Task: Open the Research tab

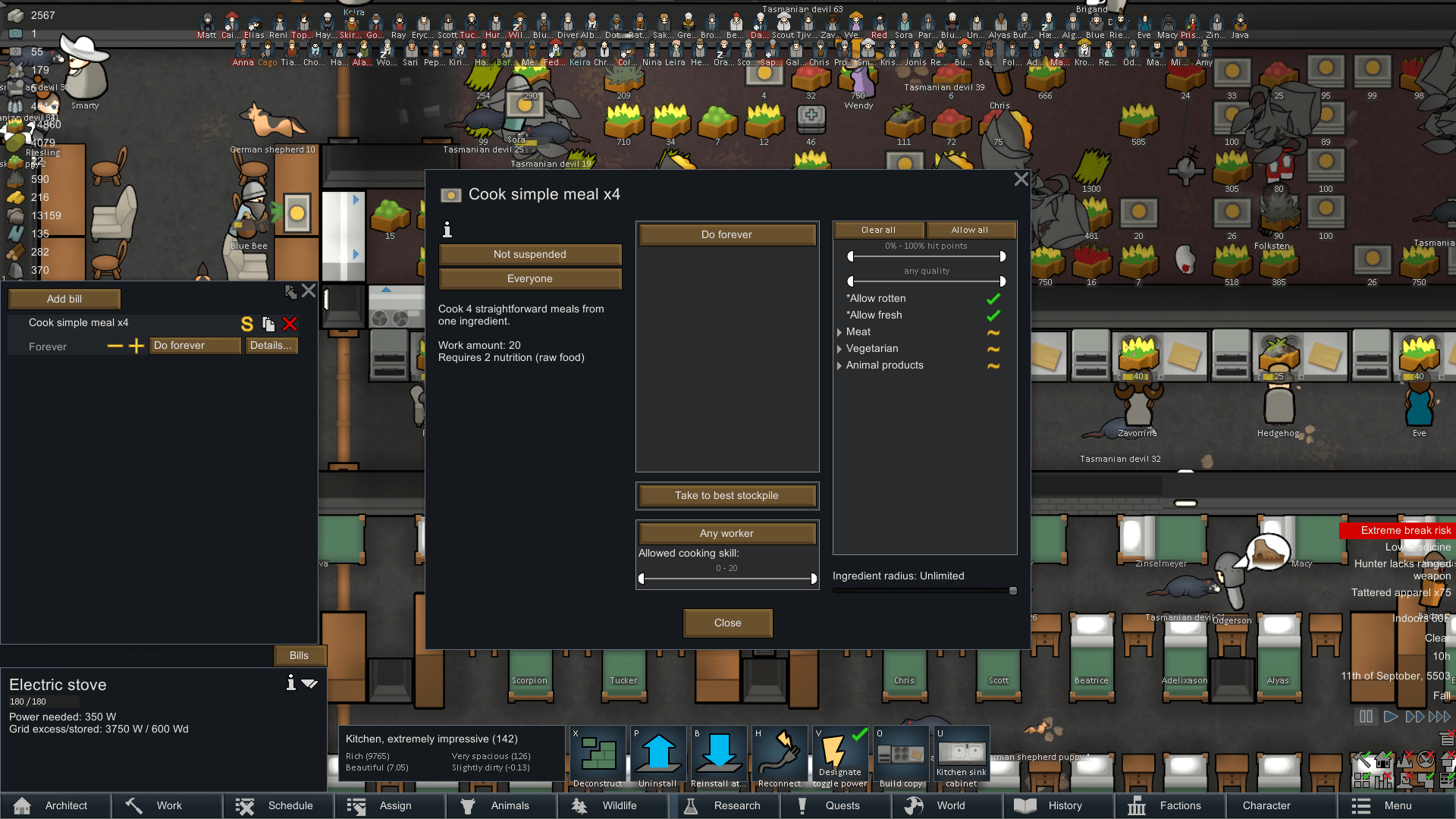Action: (x=726, y=805)
